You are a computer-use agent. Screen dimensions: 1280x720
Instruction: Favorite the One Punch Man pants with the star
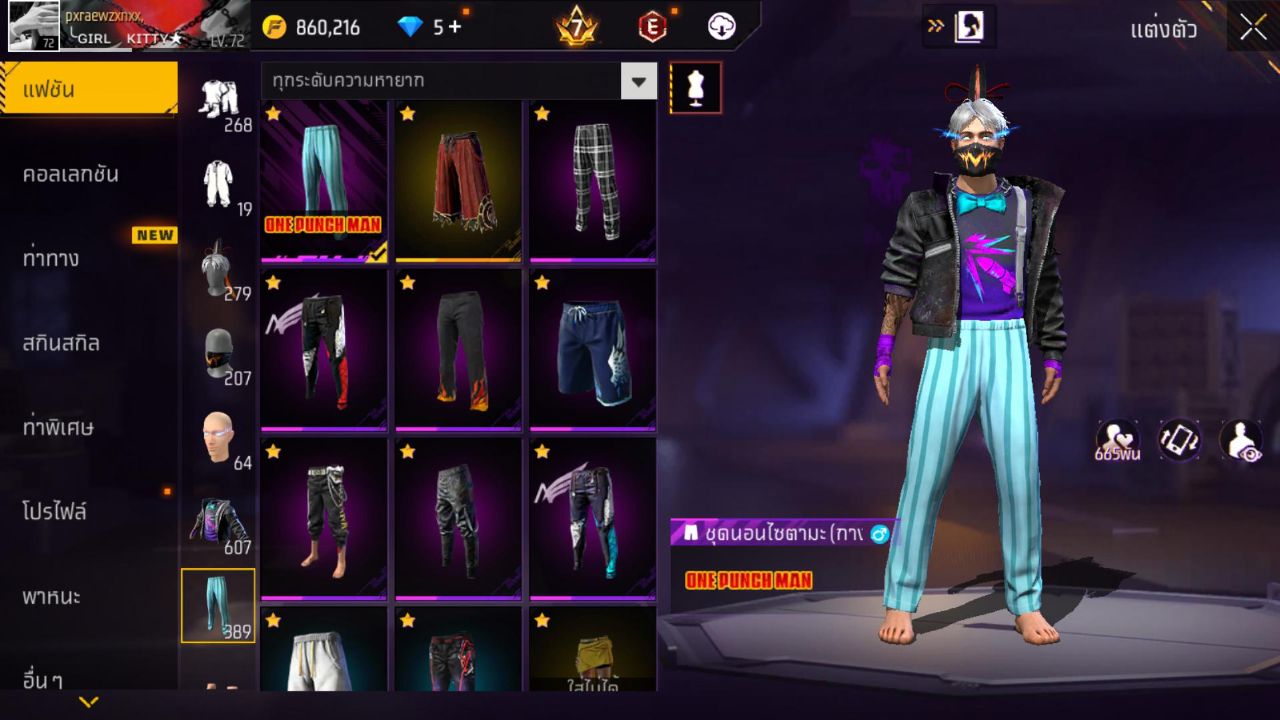click(x=271, y=113)
